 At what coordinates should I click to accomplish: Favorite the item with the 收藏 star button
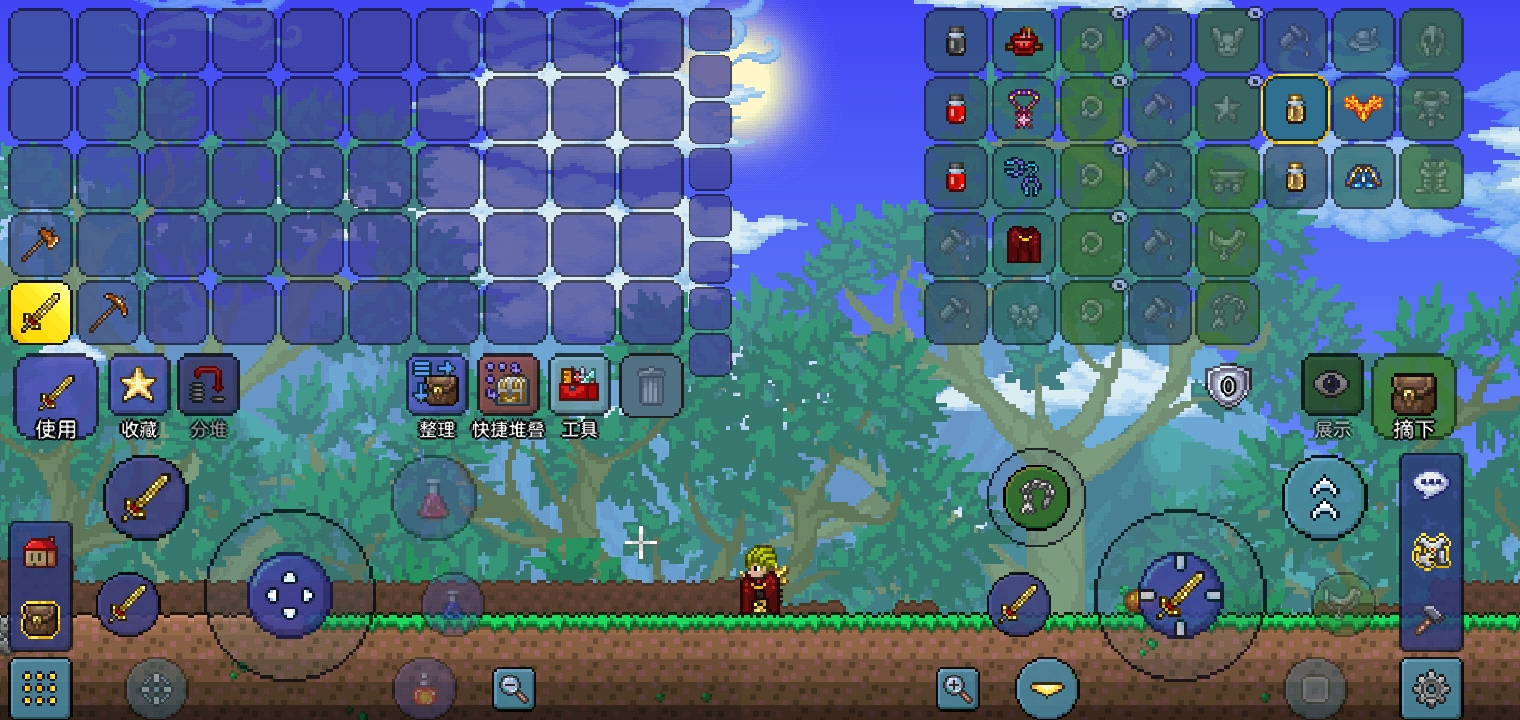click(x=139, y=396)
